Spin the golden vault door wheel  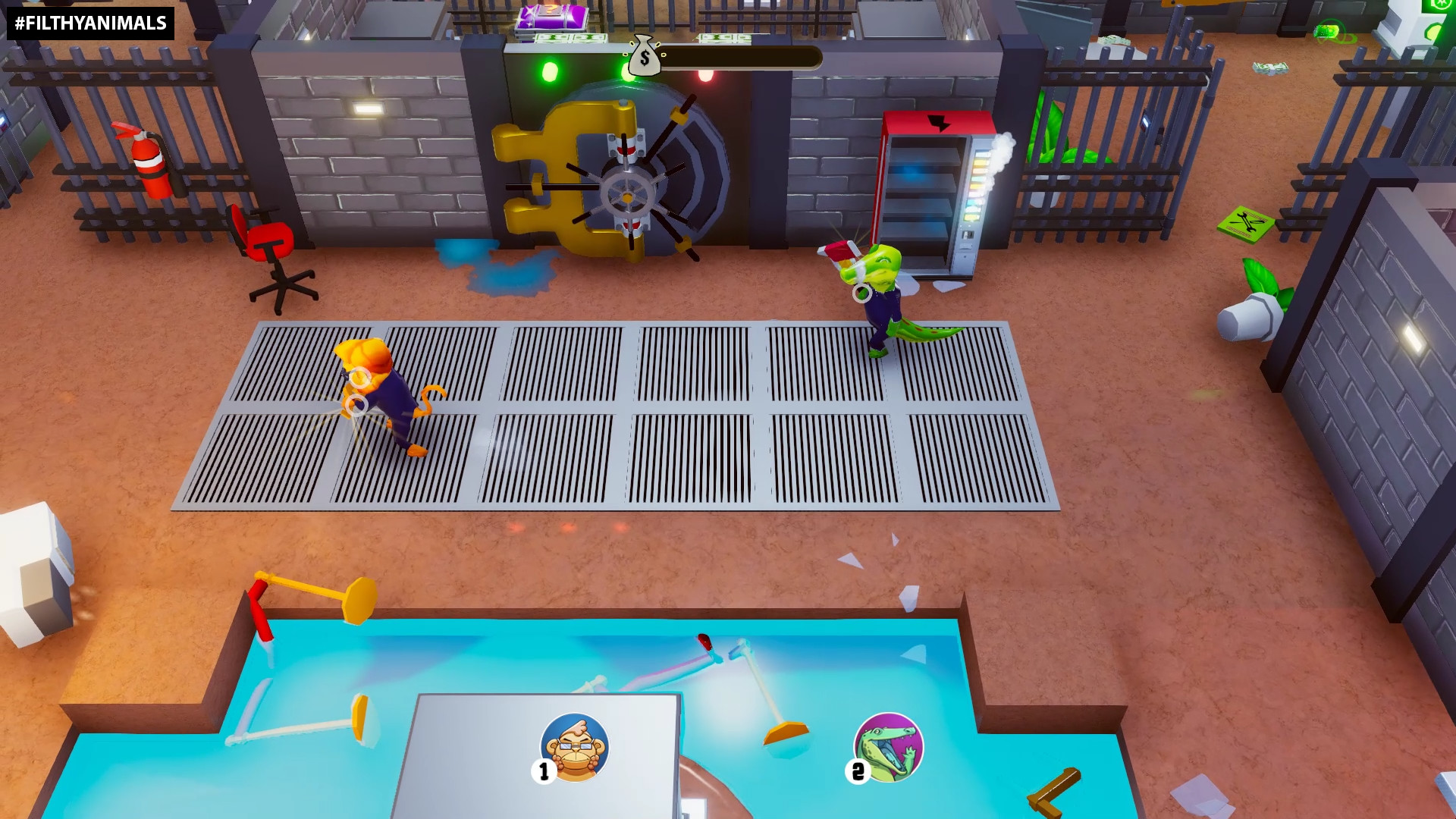pos(628,199)
